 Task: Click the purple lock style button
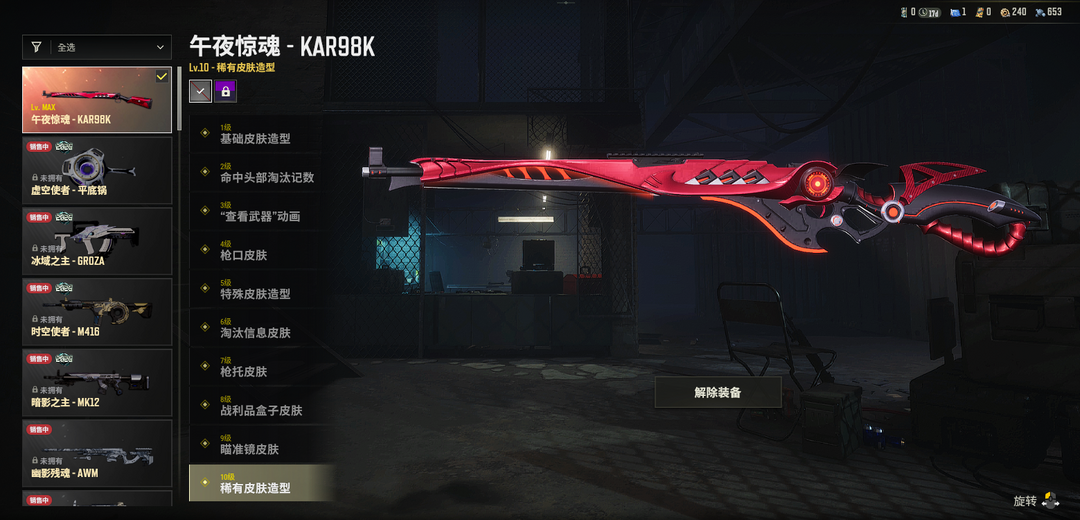click(x=225, y=91)
